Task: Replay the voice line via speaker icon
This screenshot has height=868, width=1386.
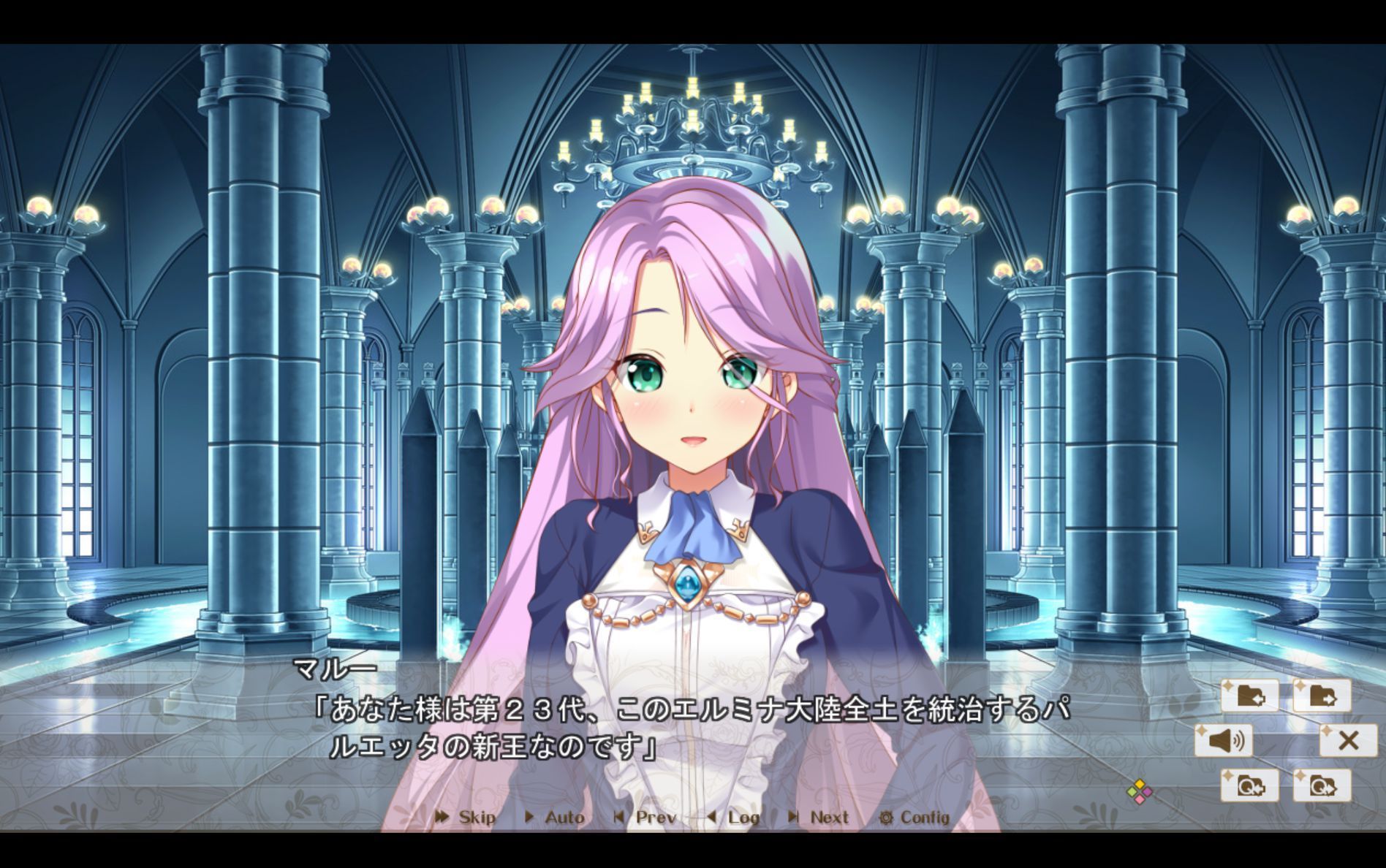Action: pyautogui.click(x=1224, y=740)
